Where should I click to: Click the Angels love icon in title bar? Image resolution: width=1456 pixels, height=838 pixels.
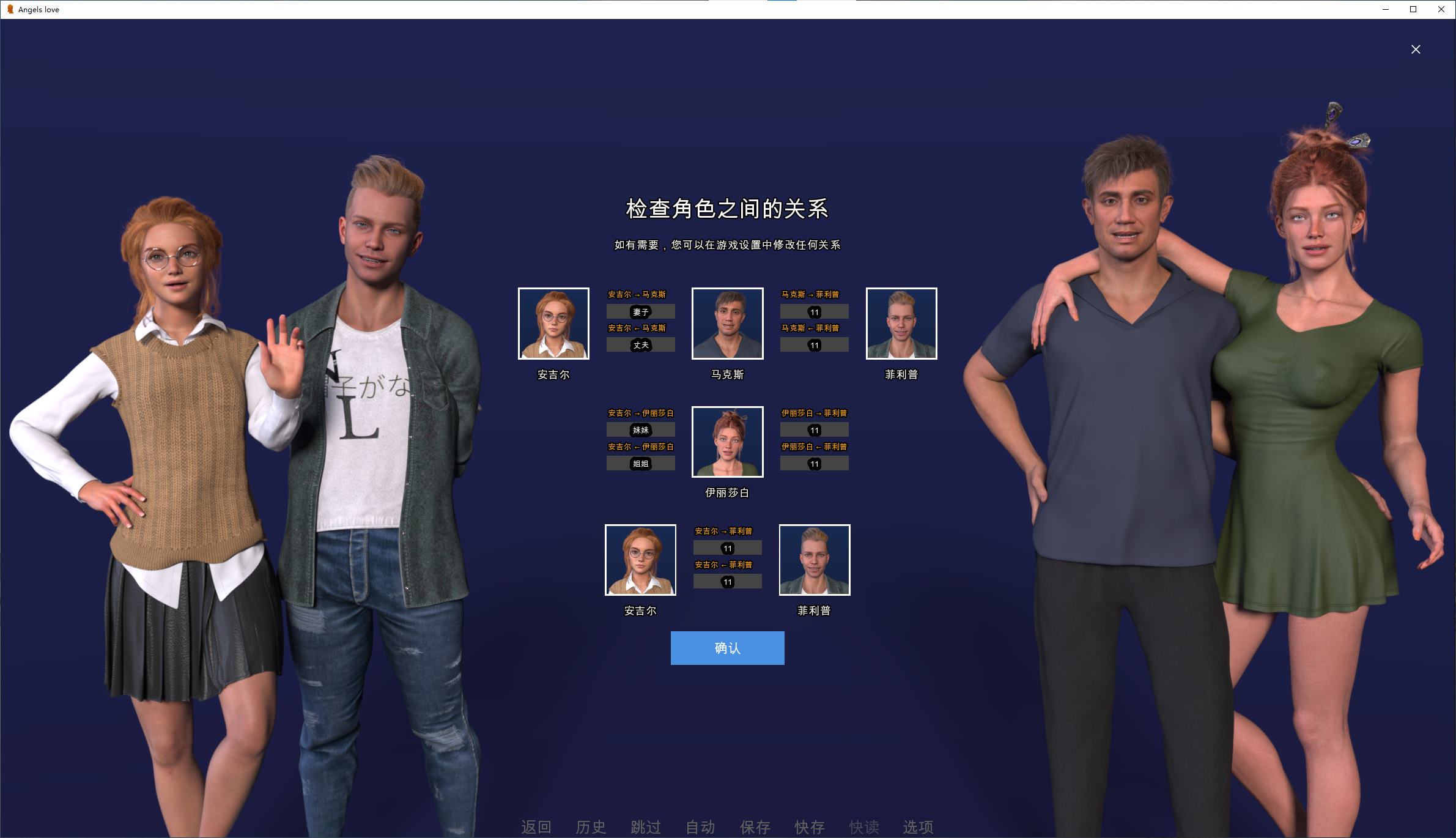point(9,9)
